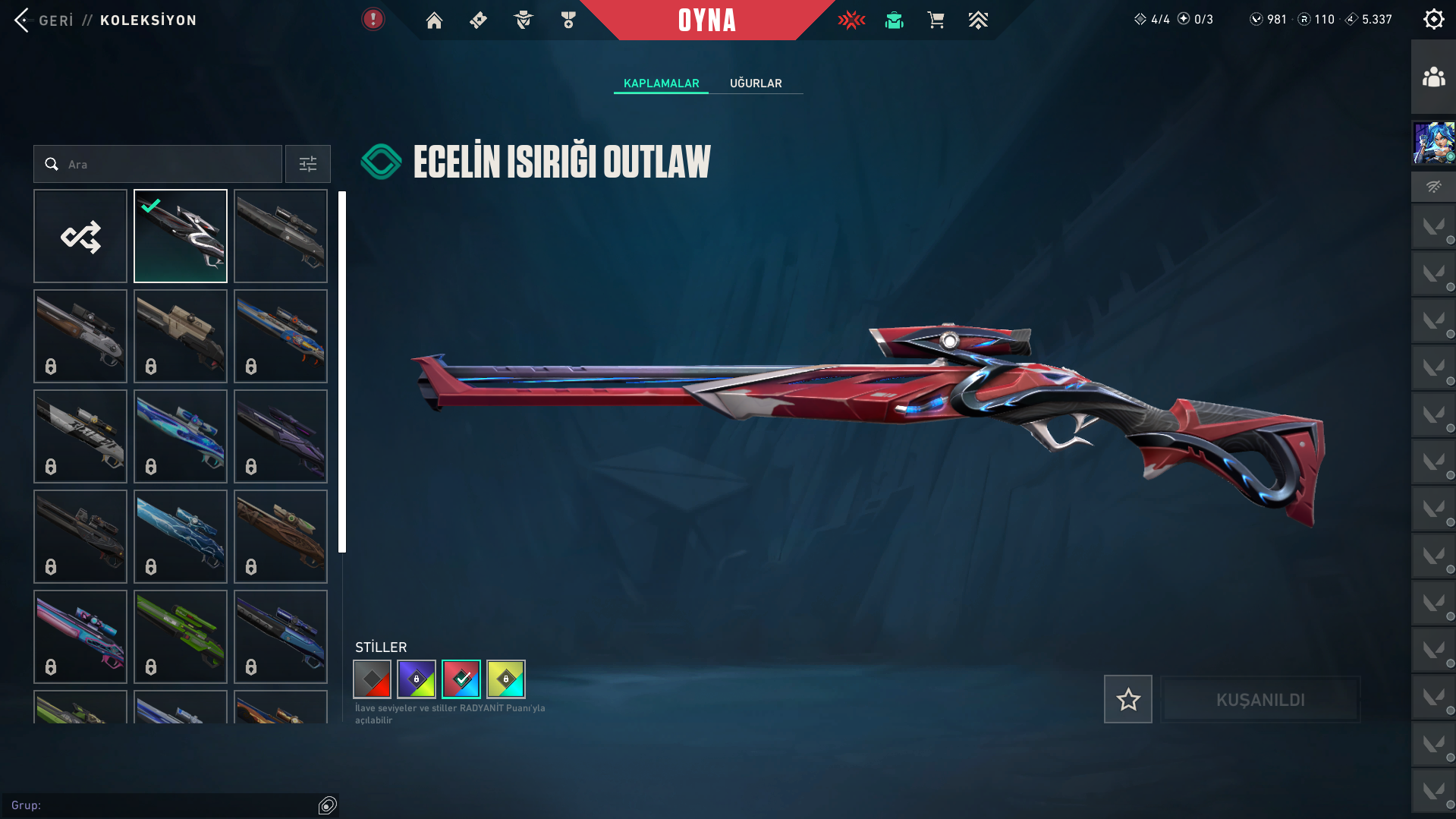Choose the grey and red style variant
Viewport: 1456px width, 819px height.
[x=372, y=679]
